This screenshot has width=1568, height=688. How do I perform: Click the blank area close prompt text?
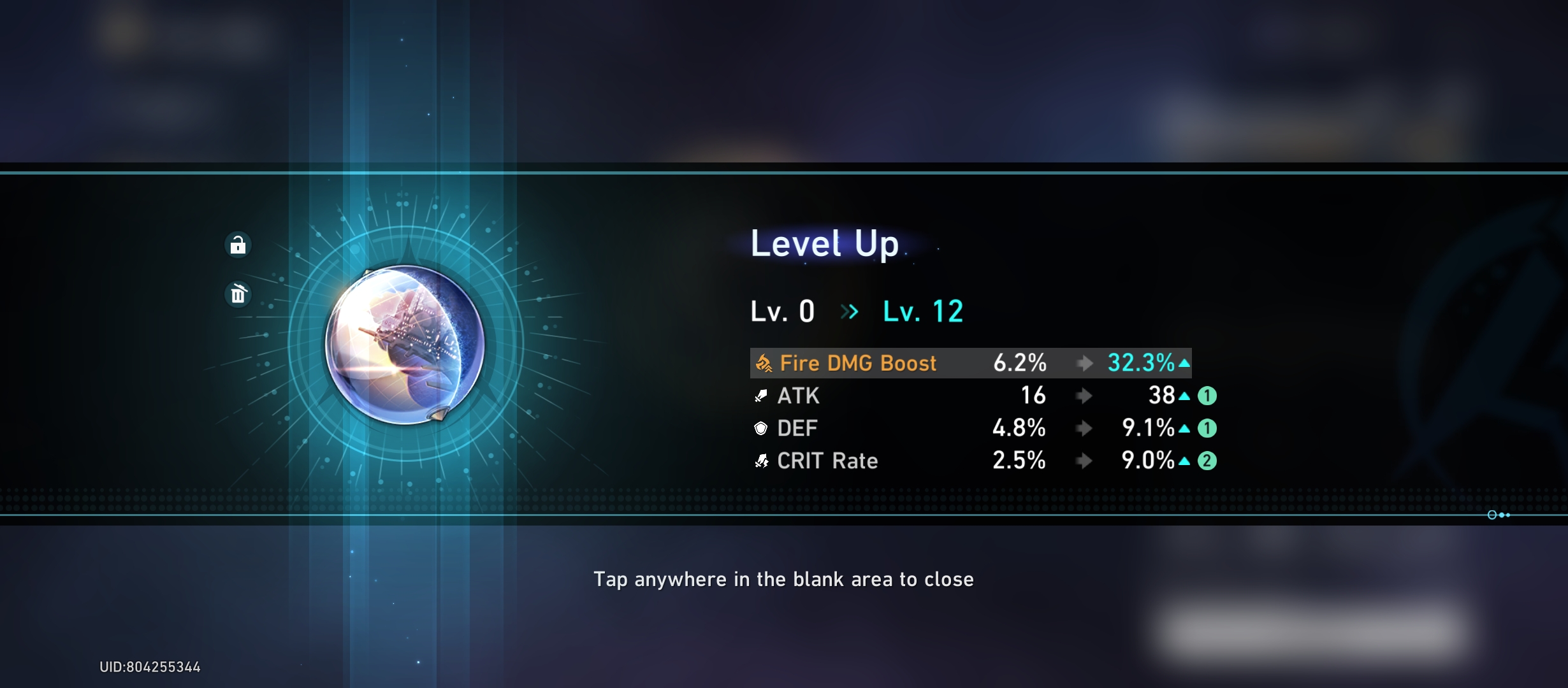pos(784,580)
